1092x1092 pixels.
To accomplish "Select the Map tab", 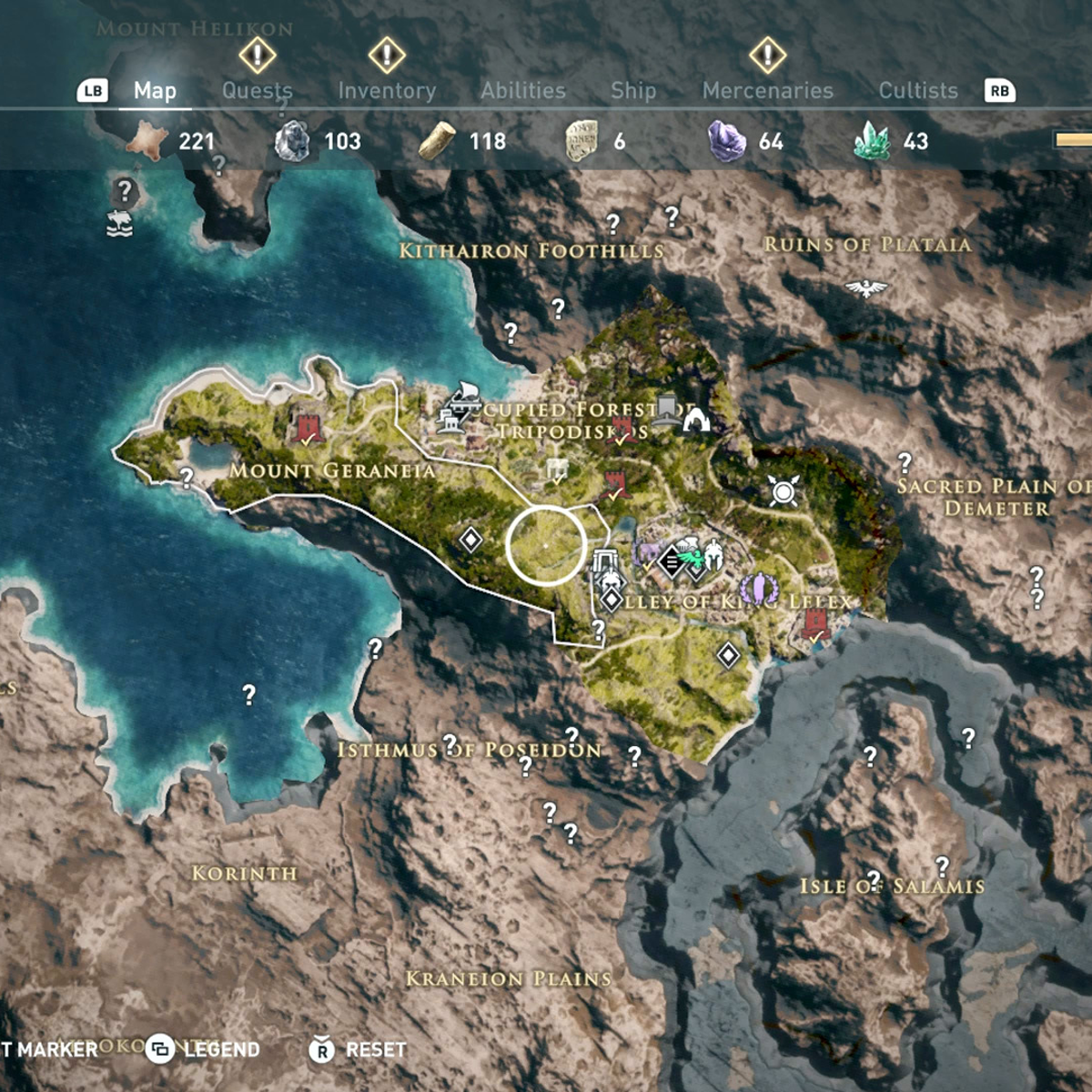I will coord(155,90).
